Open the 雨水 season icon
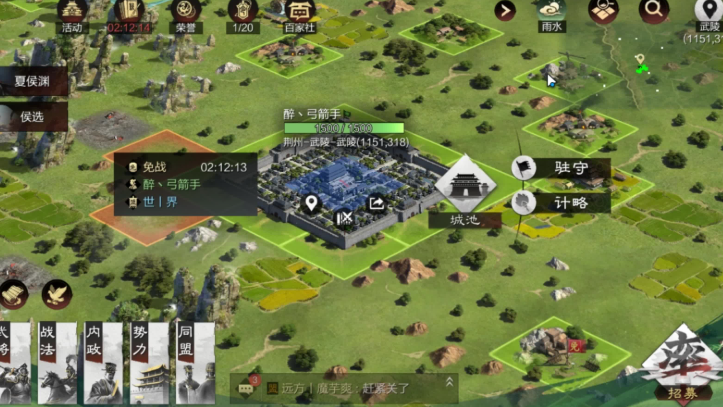 click(551, 12)
